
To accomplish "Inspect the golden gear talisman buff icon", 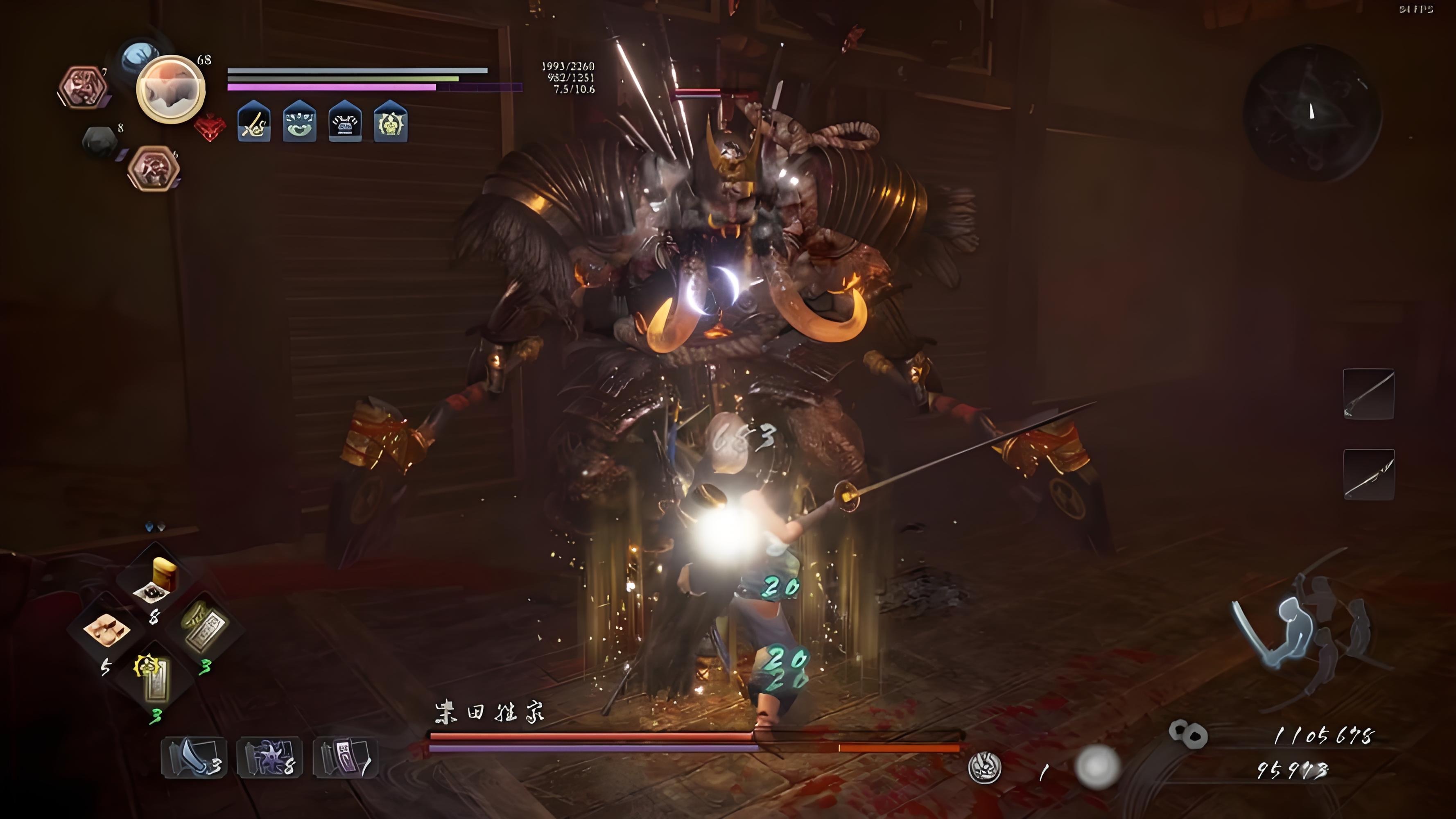I will (391, 122).
